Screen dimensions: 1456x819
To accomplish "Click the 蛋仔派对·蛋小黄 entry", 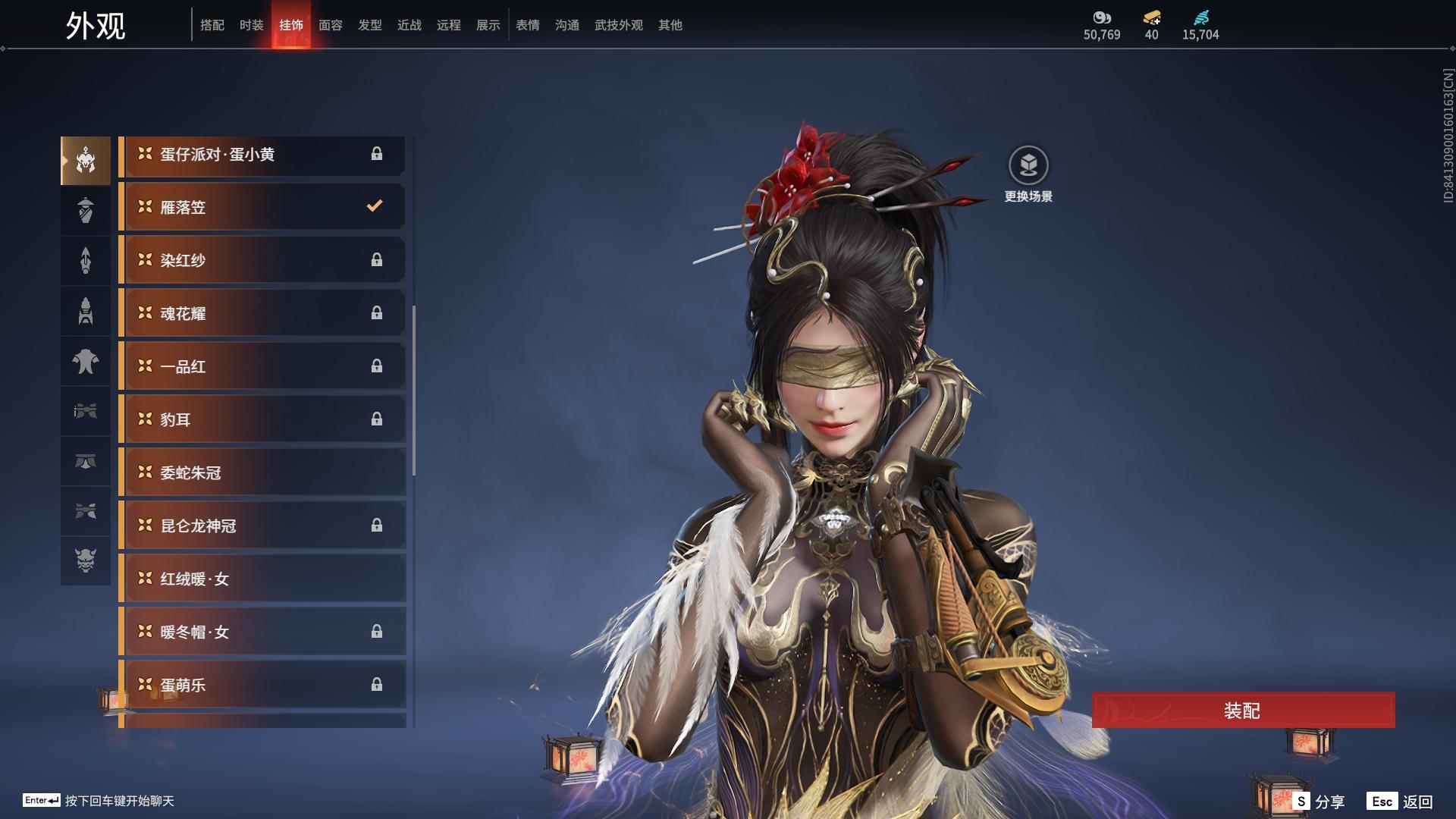I will [x=262, y=155].
